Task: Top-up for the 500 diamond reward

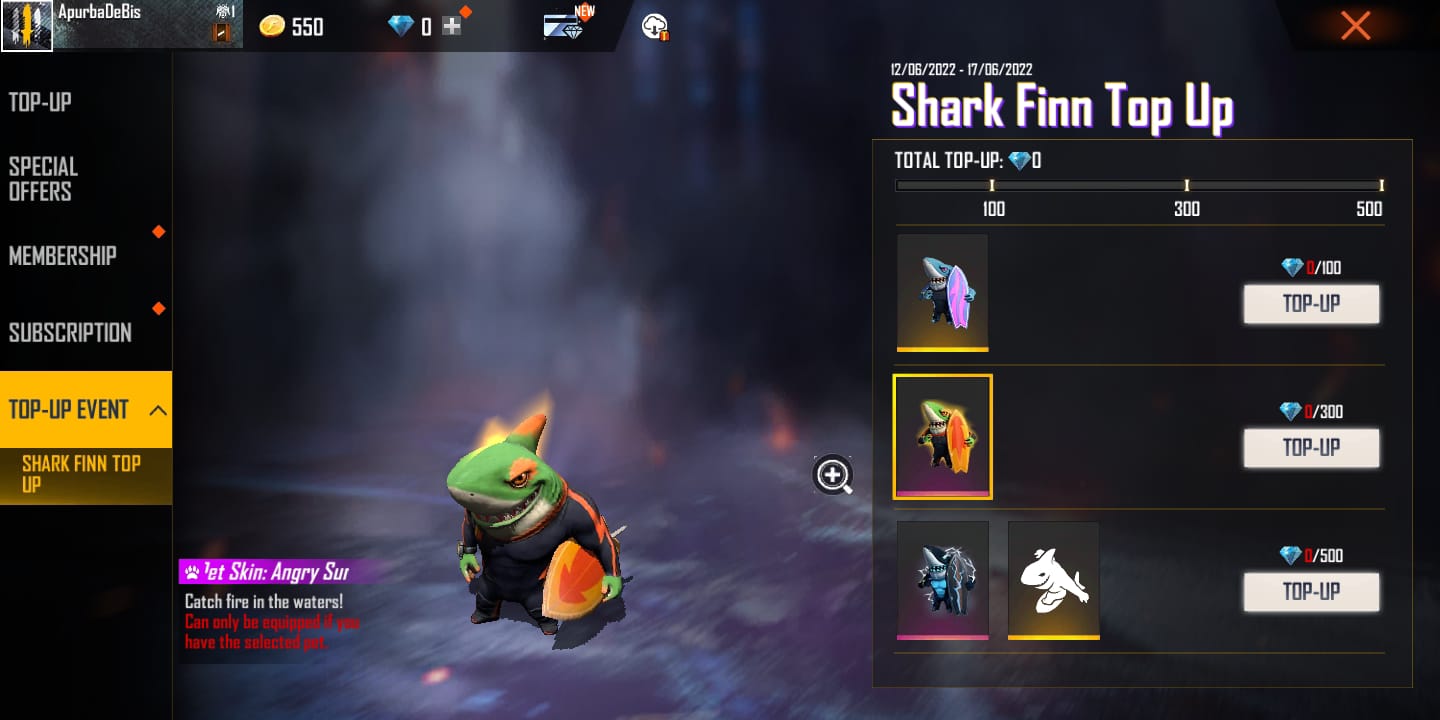Action: click(x=1311, y=592)
